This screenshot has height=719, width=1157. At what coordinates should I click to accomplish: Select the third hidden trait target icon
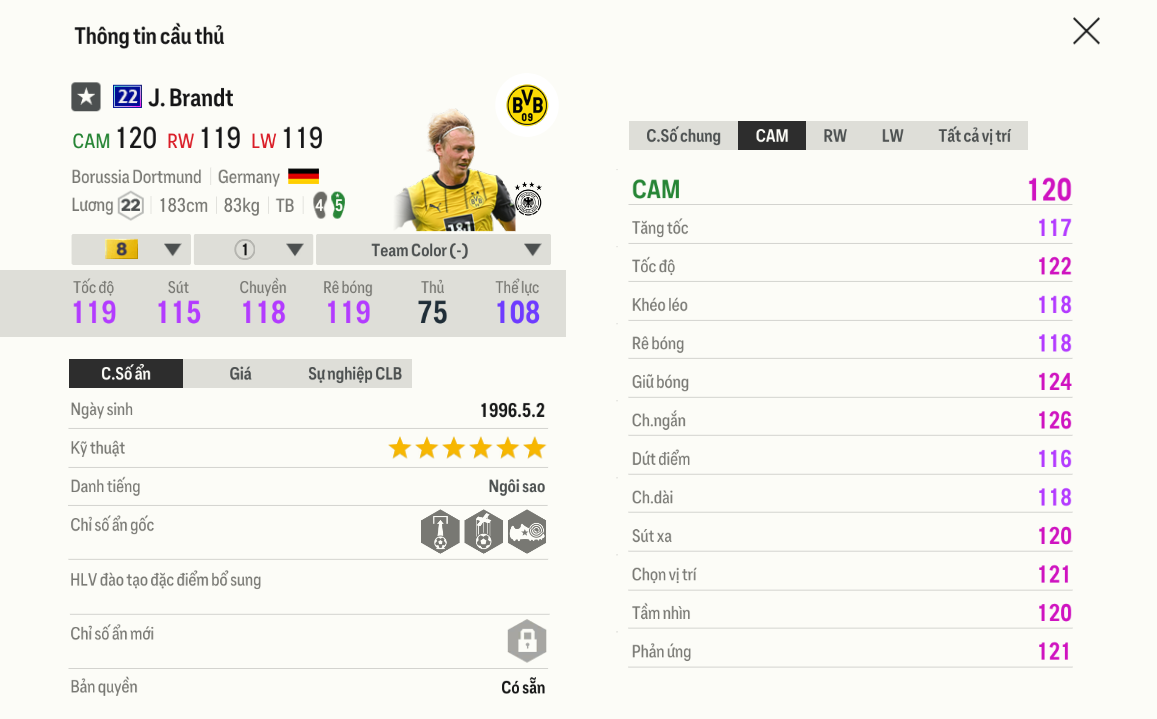(x=527, y=532)
